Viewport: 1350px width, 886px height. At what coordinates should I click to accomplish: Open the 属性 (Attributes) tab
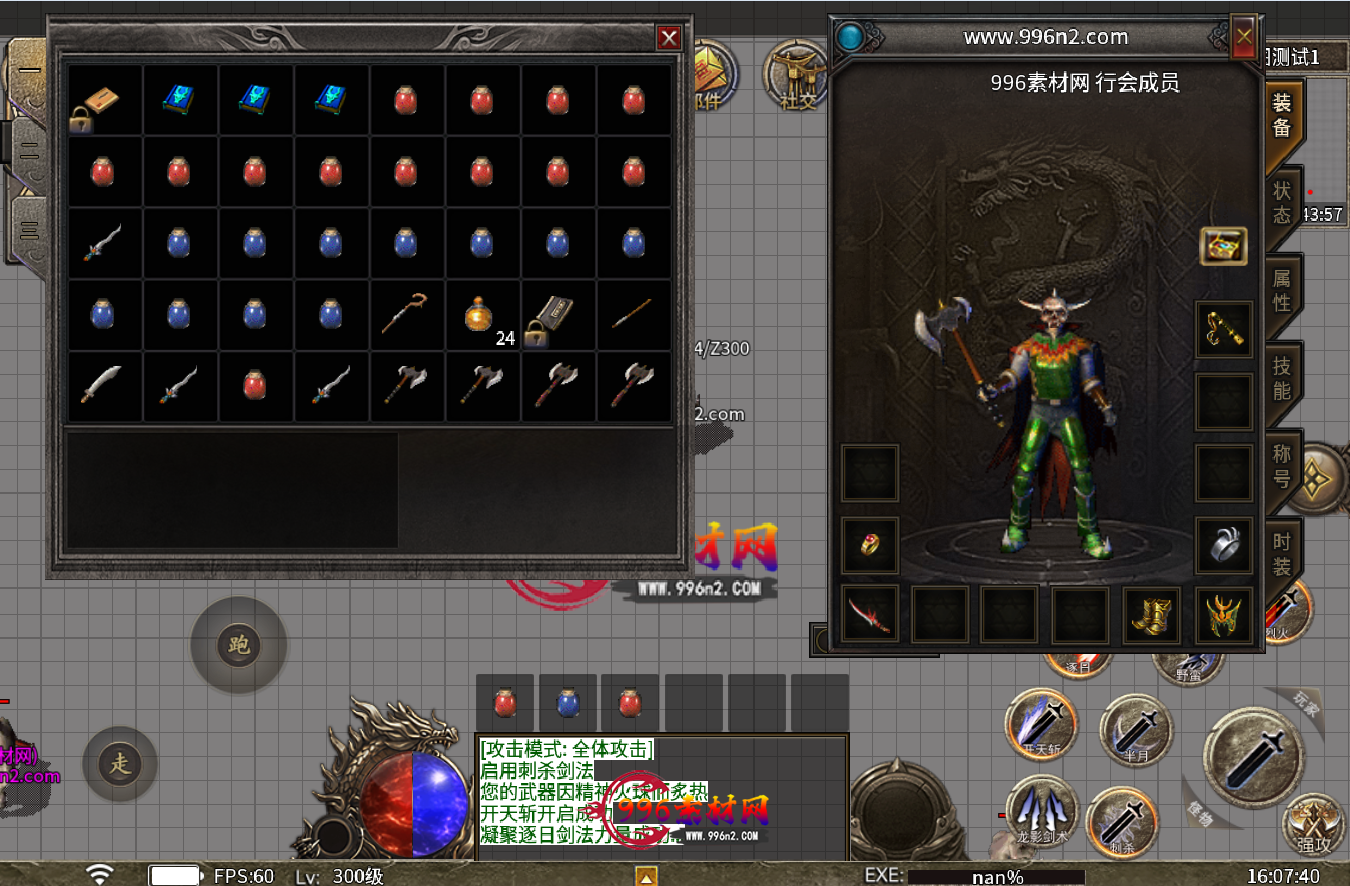coord(1281,290)
